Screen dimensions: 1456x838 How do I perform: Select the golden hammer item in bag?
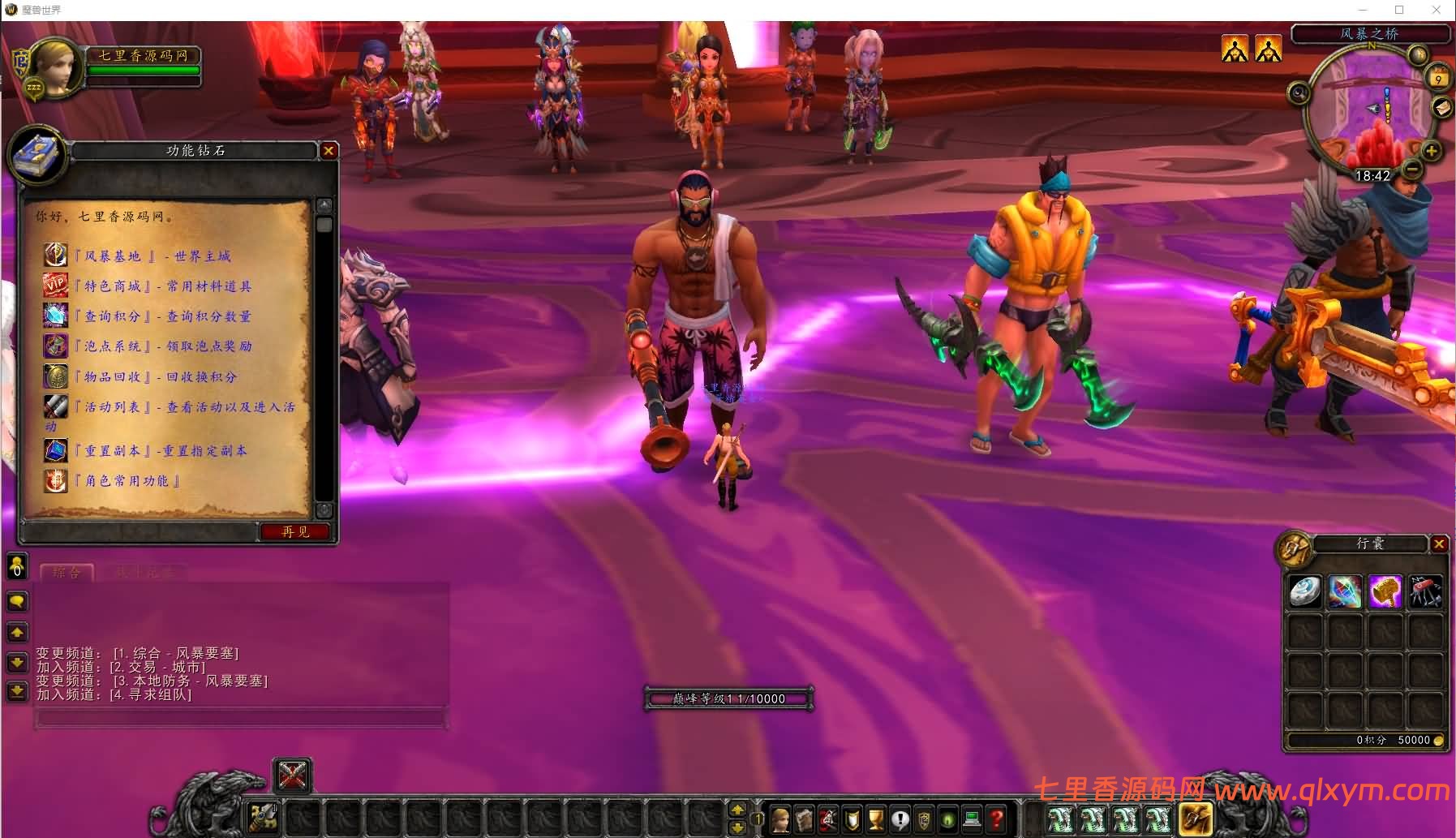coord(1385,592)
